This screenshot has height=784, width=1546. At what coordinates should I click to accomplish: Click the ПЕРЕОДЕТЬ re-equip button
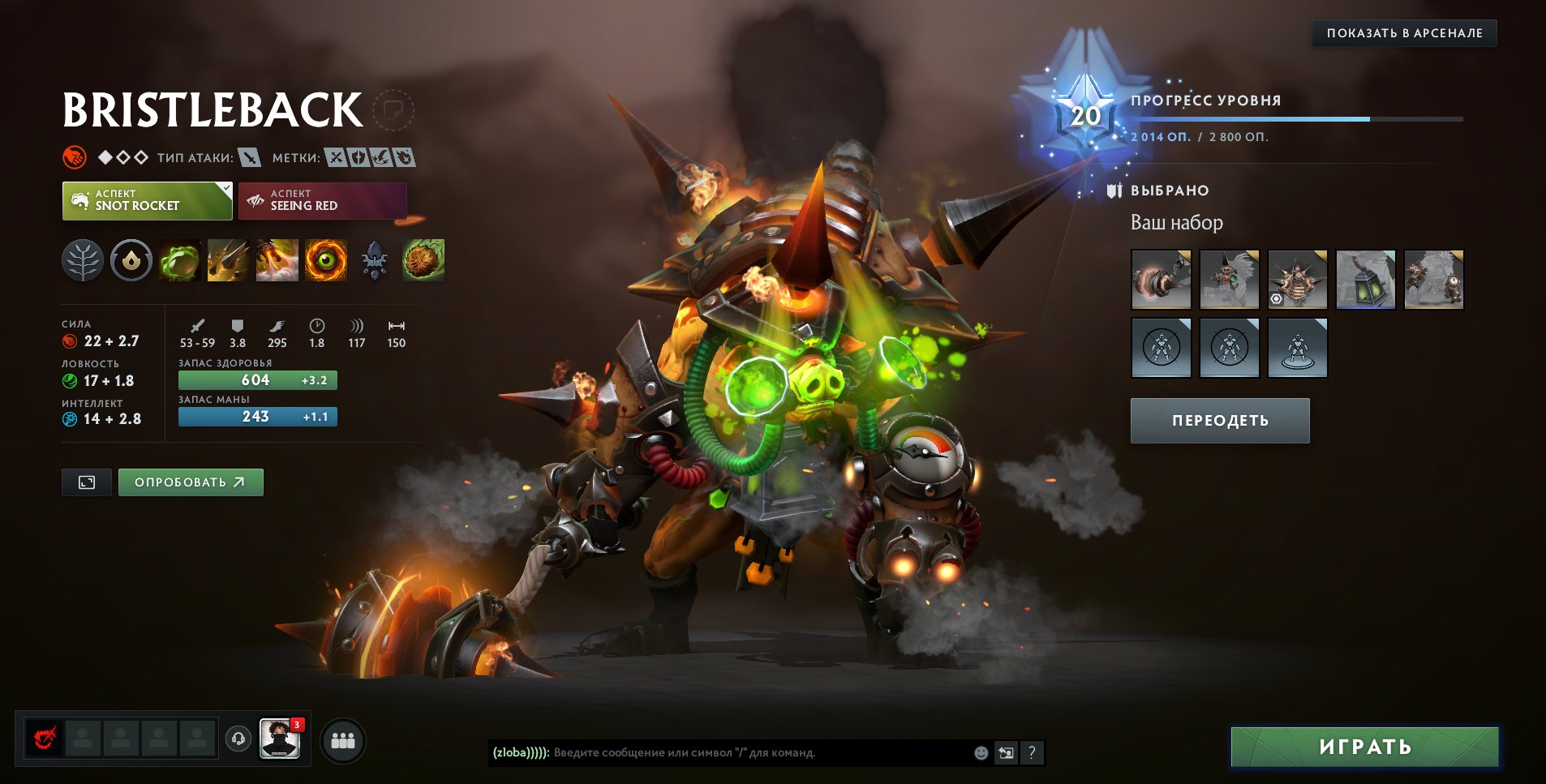point(1220,421)
